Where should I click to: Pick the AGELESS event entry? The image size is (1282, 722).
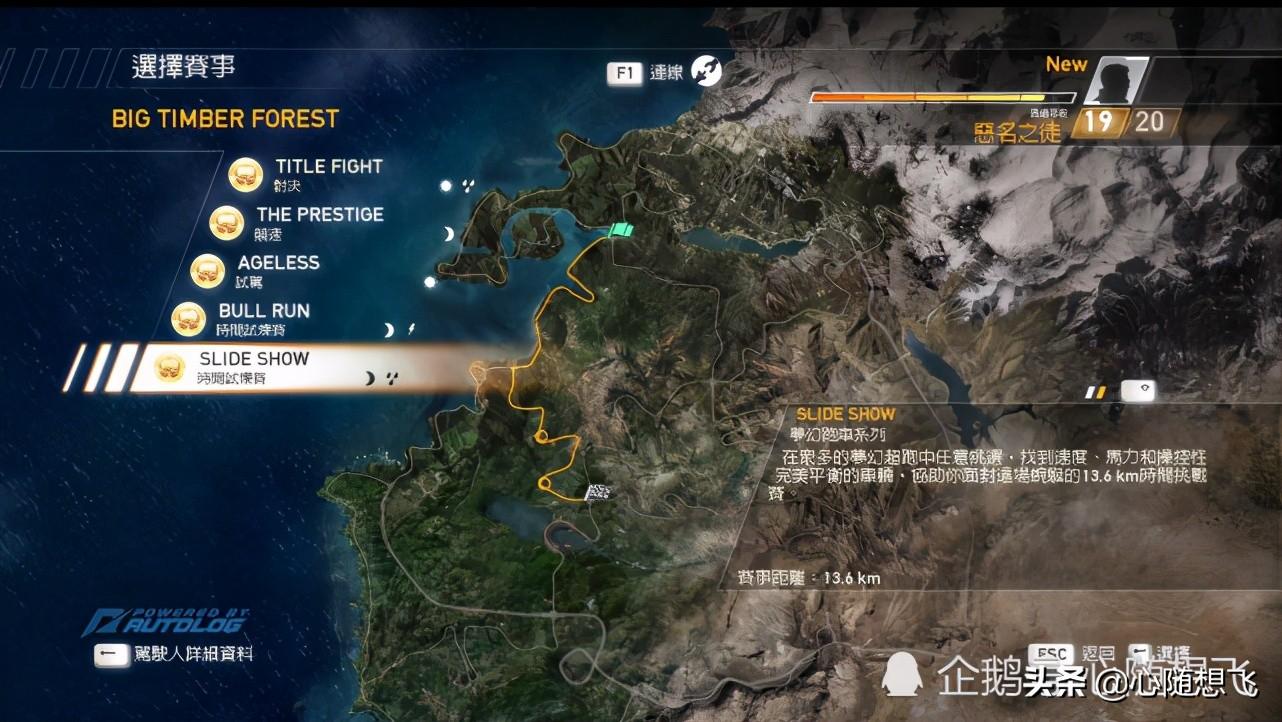(x=278, y=263)
